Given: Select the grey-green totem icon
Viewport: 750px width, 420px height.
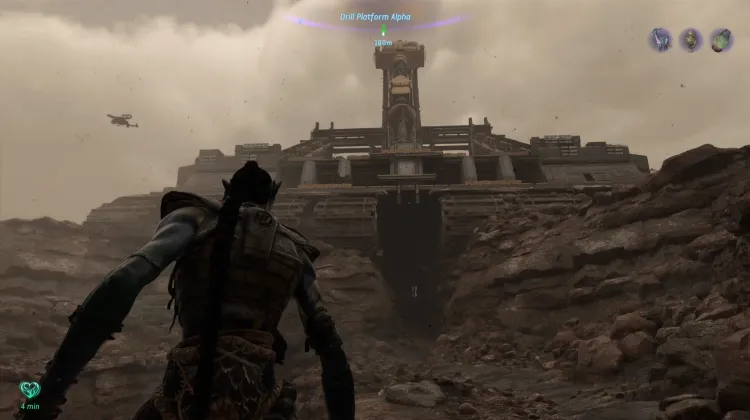Looking at the screenshot, I should (x=691, y=39).
